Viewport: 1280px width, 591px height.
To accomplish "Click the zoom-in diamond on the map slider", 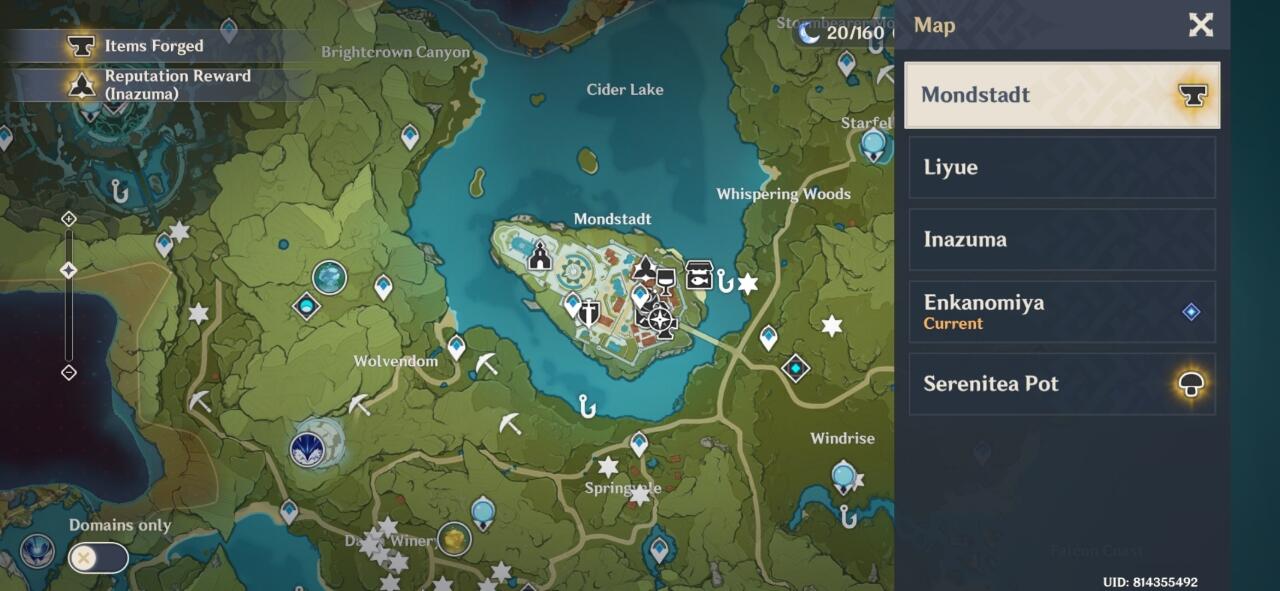I will [69, 219].
